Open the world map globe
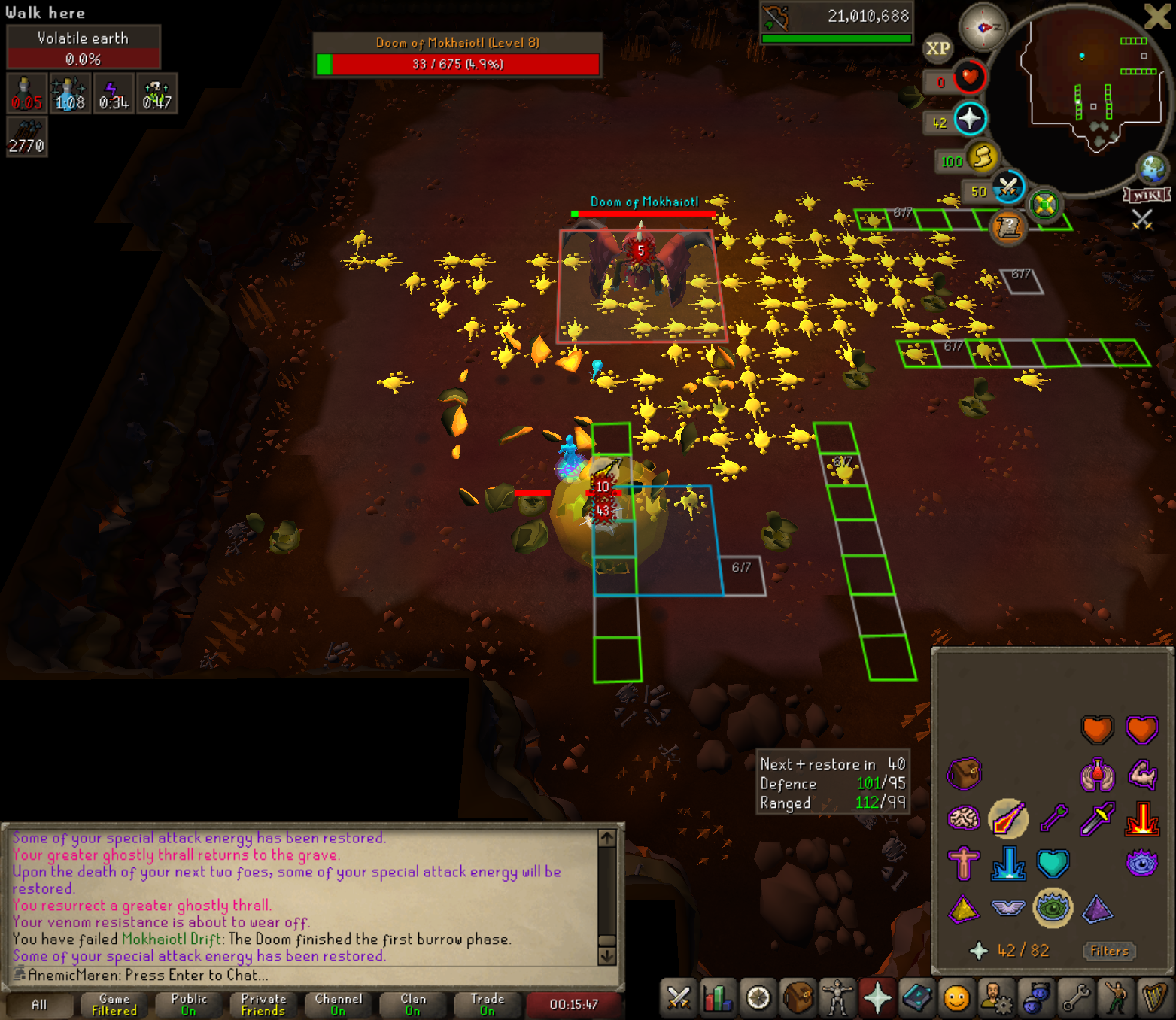This screenshot has width=1176, height=1020. click(1153, 168)
